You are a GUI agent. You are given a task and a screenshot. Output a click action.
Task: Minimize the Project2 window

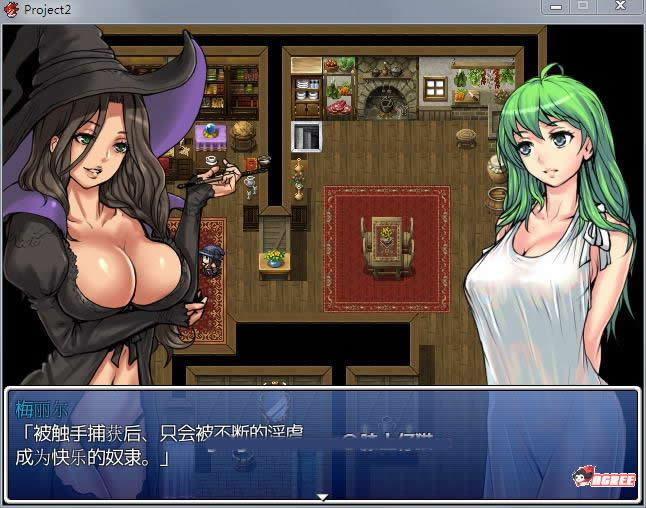[x=559, y=7]
